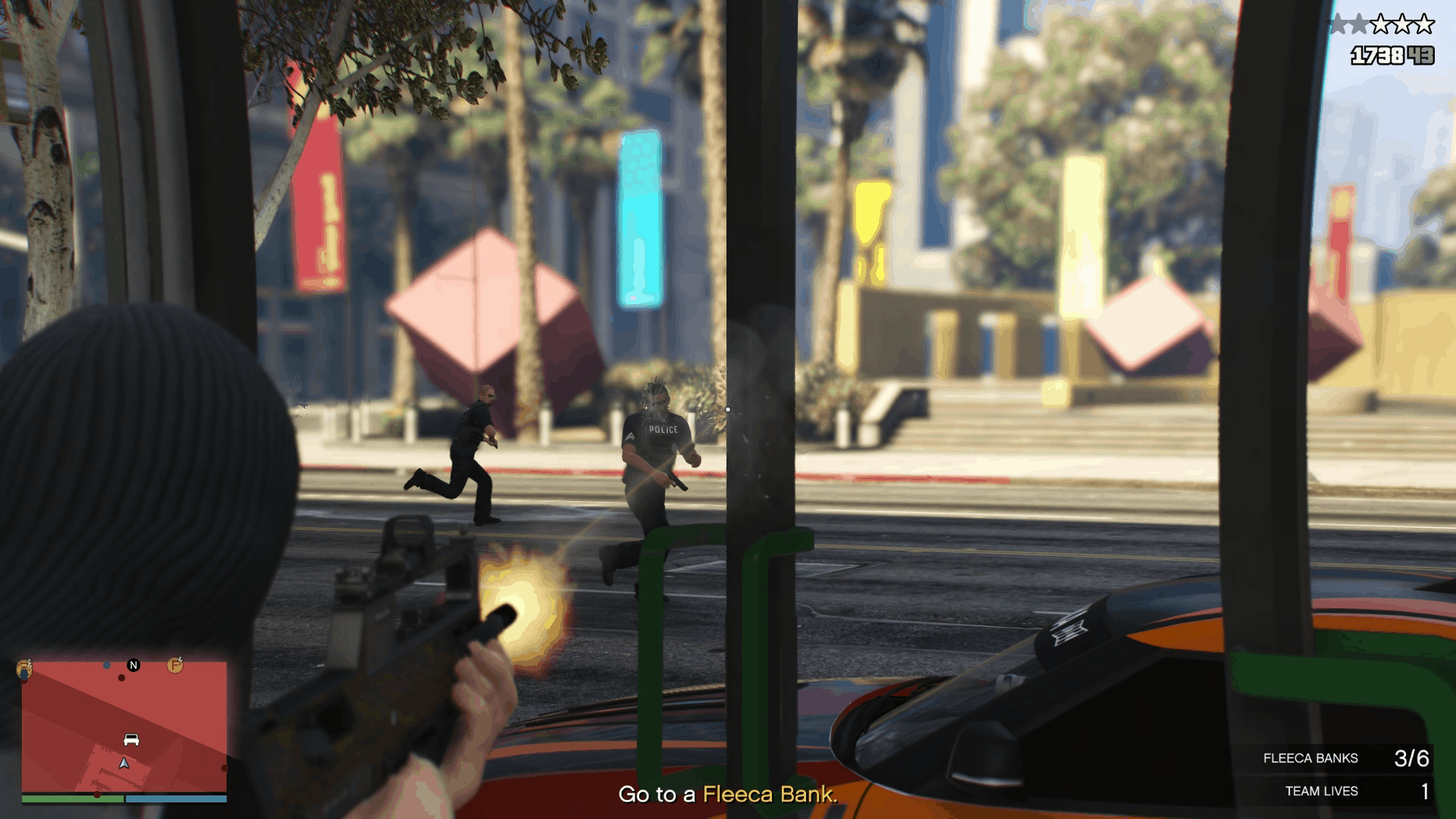The width and height of the screenshot is (1456, 819).
Task: Select the red enemy dot near minimap top
Action: [x=121, y=677]
